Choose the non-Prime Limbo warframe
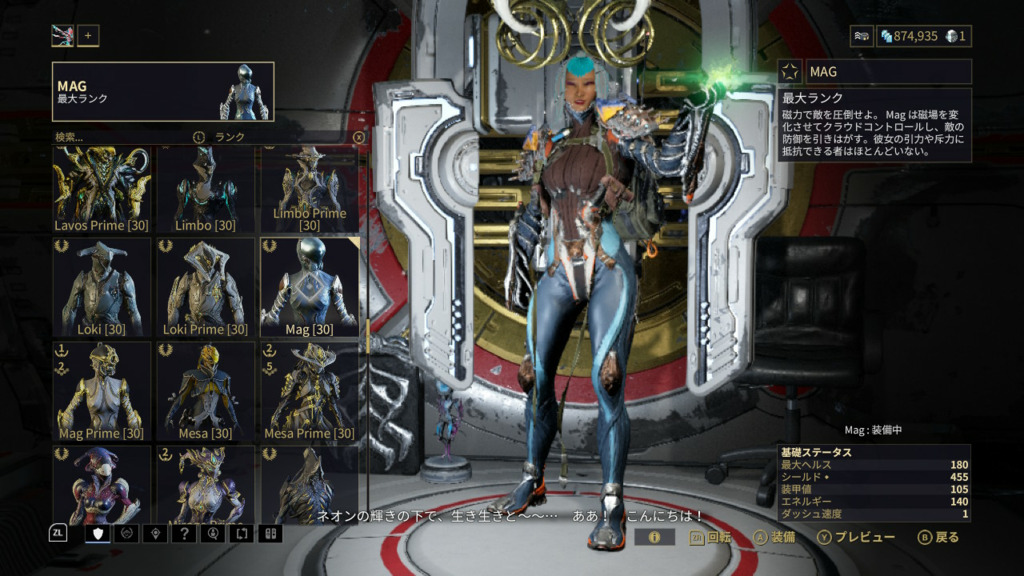This screenshot has height=576, width=1024. pos(206,189)
